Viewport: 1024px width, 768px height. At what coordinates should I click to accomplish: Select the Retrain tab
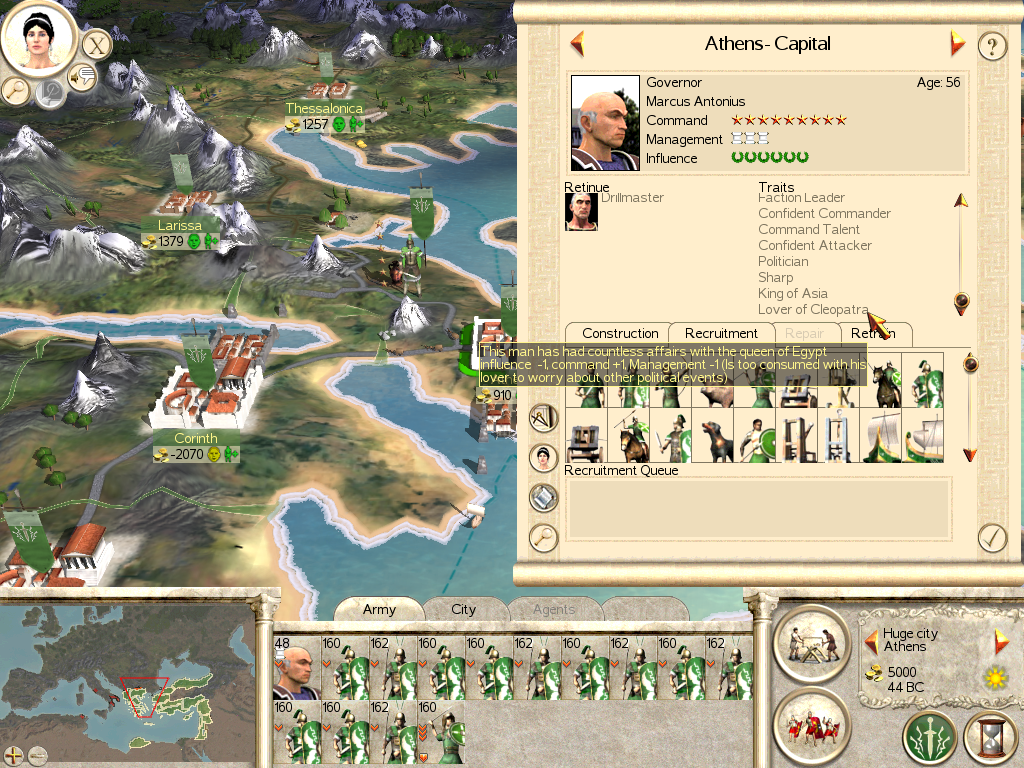coord(874,333)
